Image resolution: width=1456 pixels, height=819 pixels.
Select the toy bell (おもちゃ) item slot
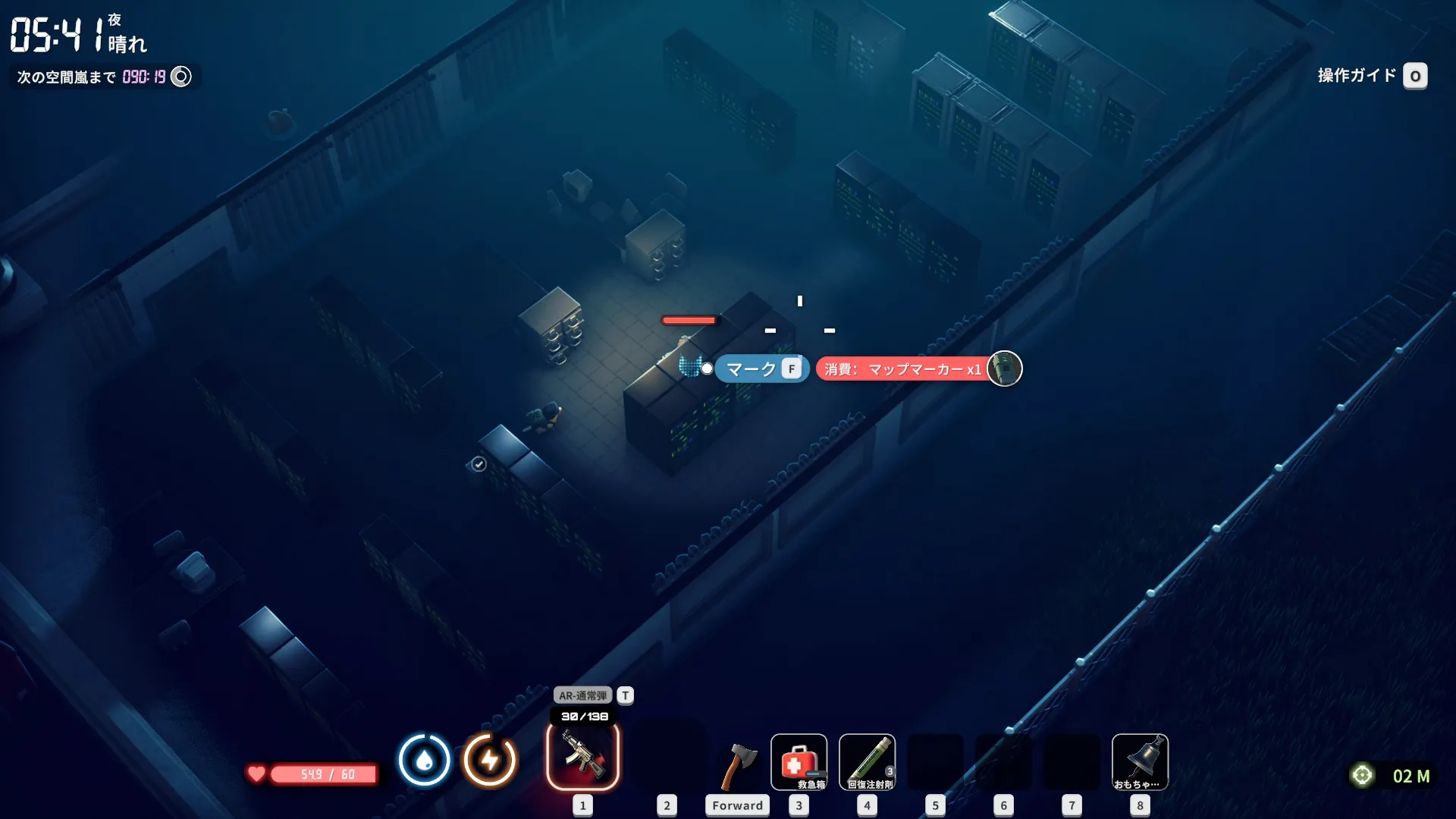1140,762
